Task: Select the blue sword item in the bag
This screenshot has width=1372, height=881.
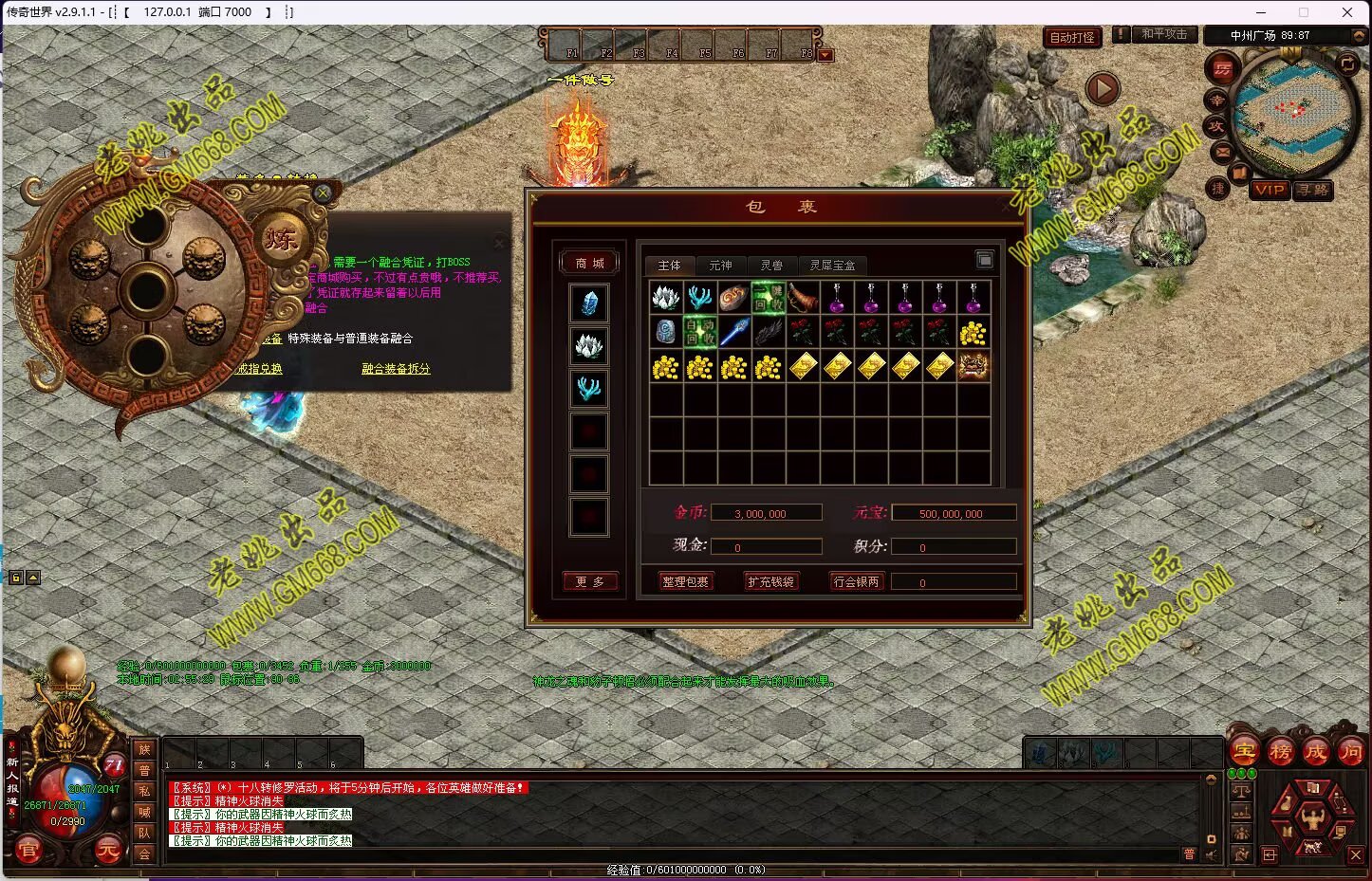Action: tap(734, 332)
